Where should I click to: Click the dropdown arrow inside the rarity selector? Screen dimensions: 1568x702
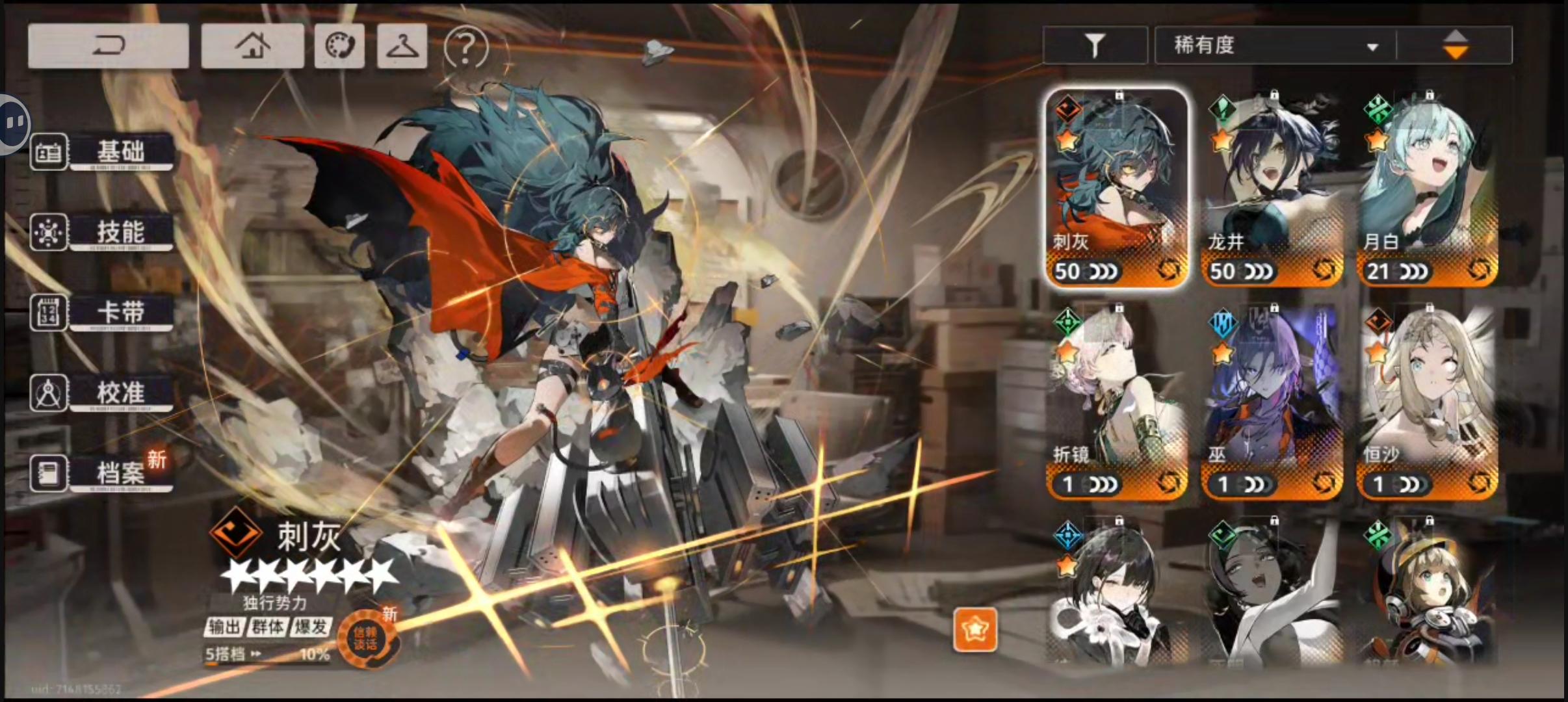pos(1372,47)
